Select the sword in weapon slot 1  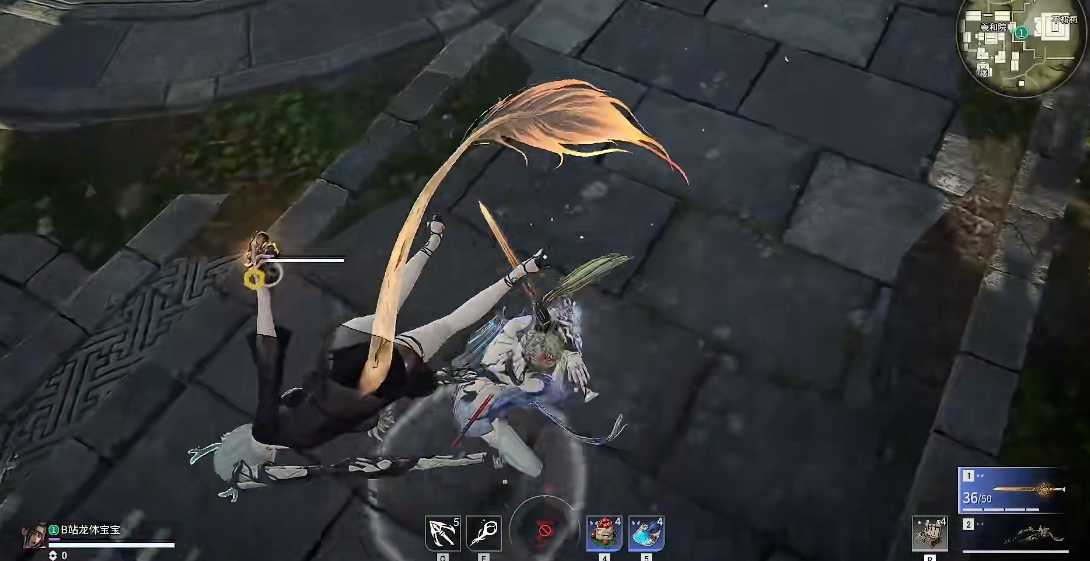click(x=1012, y=490)
